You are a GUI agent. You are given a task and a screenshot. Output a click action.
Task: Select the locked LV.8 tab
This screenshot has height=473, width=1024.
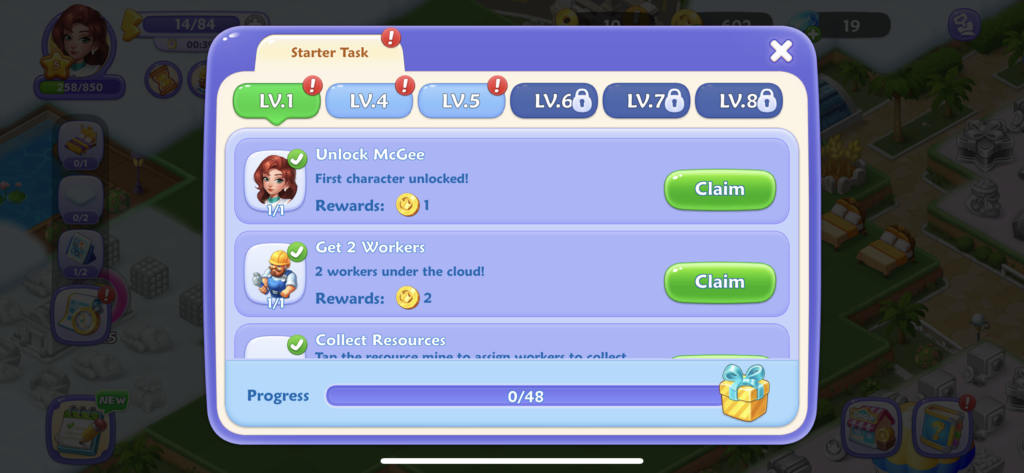(738, 101)
